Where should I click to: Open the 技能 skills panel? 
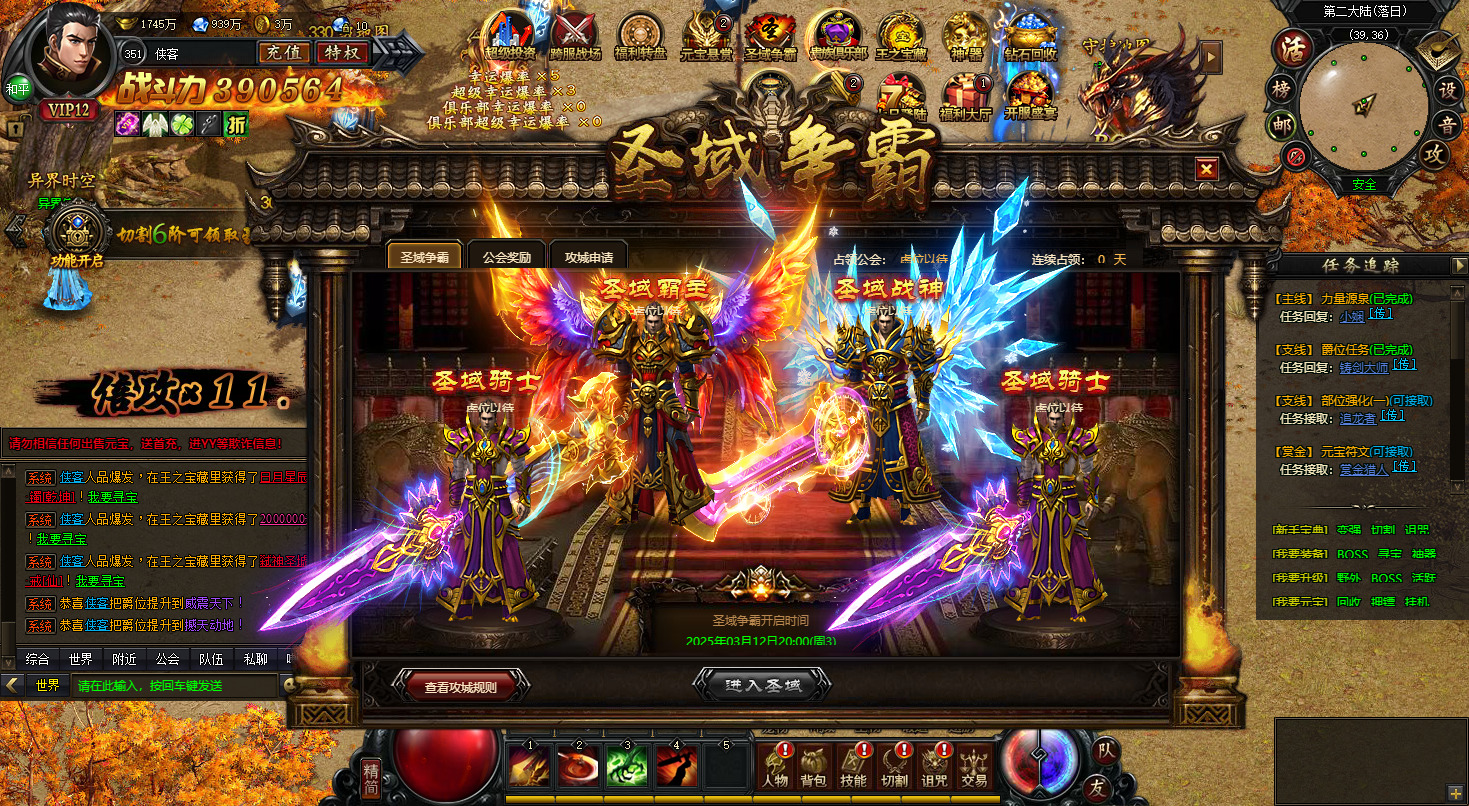[x=853, y=766]
